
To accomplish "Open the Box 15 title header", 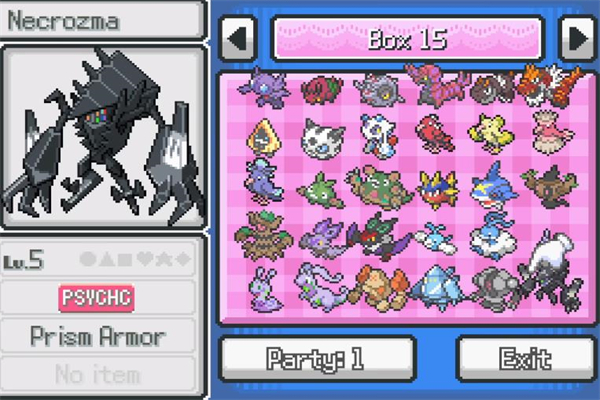I will 407,39.
